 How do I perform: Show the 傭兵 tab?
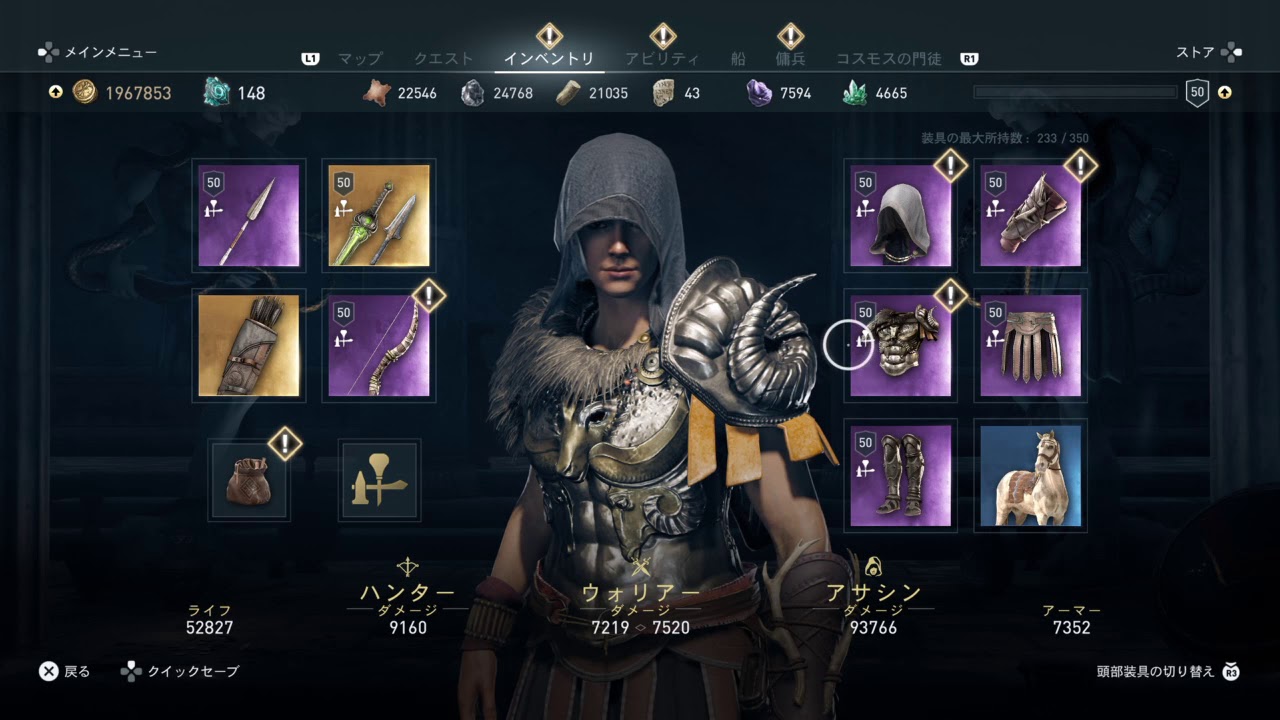[x=790, y=59]
